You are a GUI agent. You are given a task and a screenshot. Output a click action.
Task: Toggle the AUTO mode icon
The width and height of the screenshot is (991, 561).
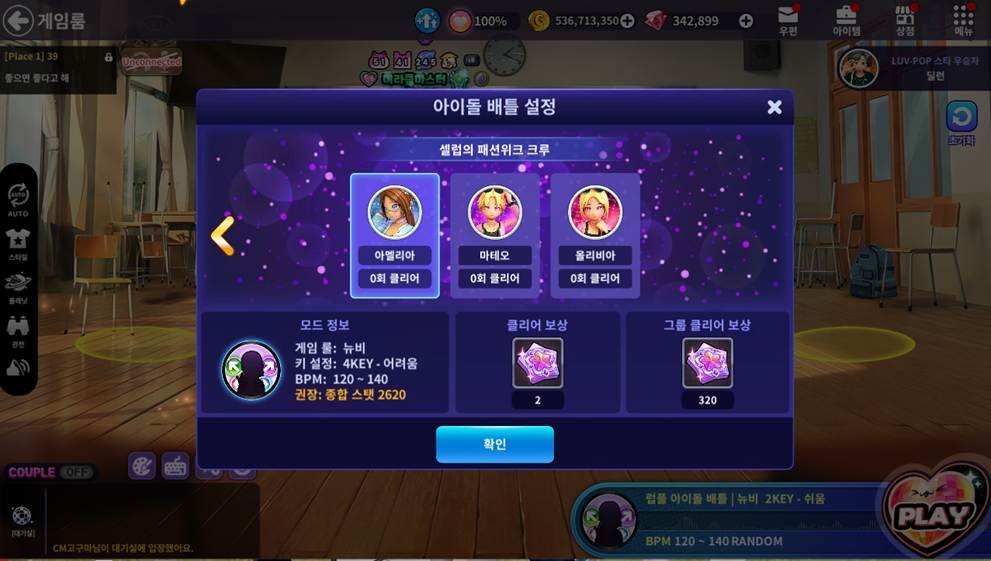[18, 197]
